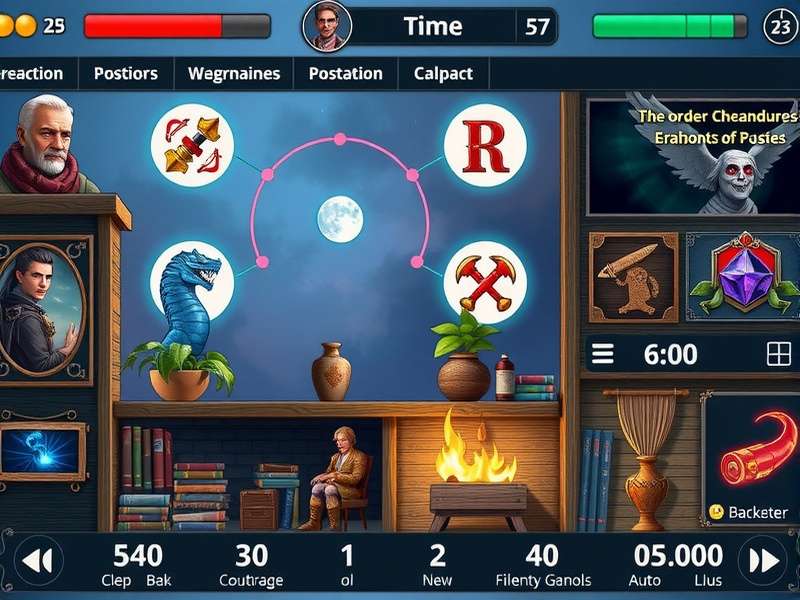Click the fast-forward double-arrow button
The height and width of the screenshot is (600, 800).
pyautogui.click(x=763, y=561)
